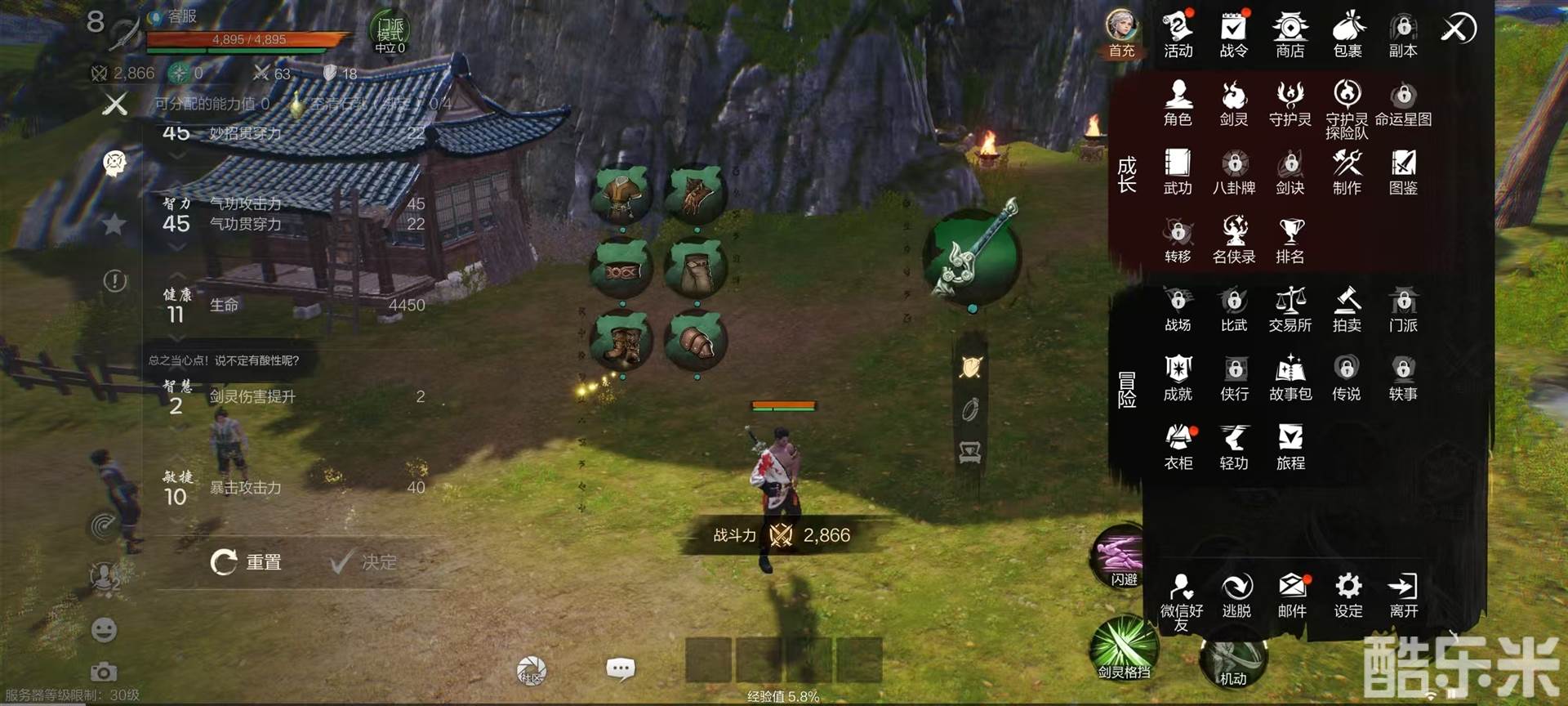The width and height of the screenshot is (1568, 706).
Task: Close the character stats panel
Action: click(115, 104)
